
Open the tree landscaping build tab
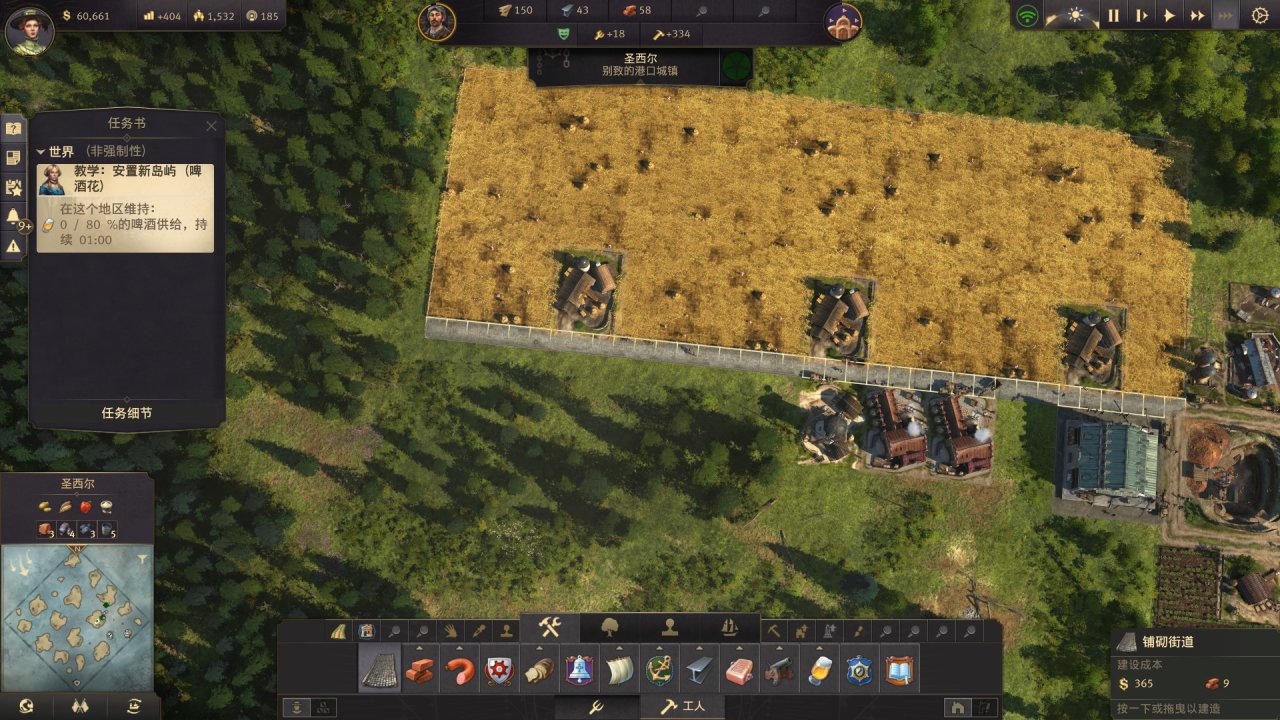pyautogui.click(x=610, y=628)
